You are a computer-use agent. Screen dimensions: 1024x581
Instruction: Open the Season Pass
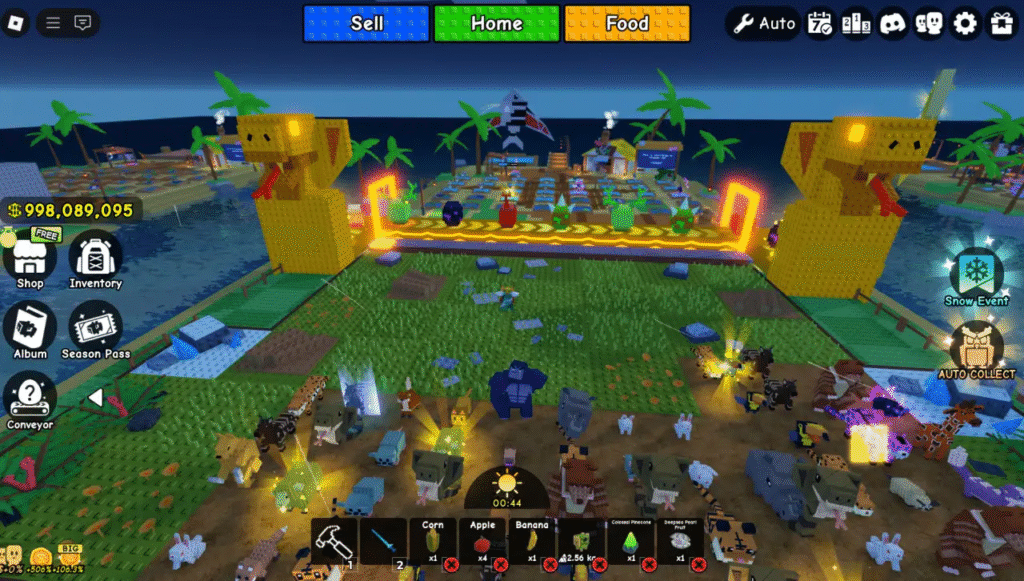tap(95, 329)
